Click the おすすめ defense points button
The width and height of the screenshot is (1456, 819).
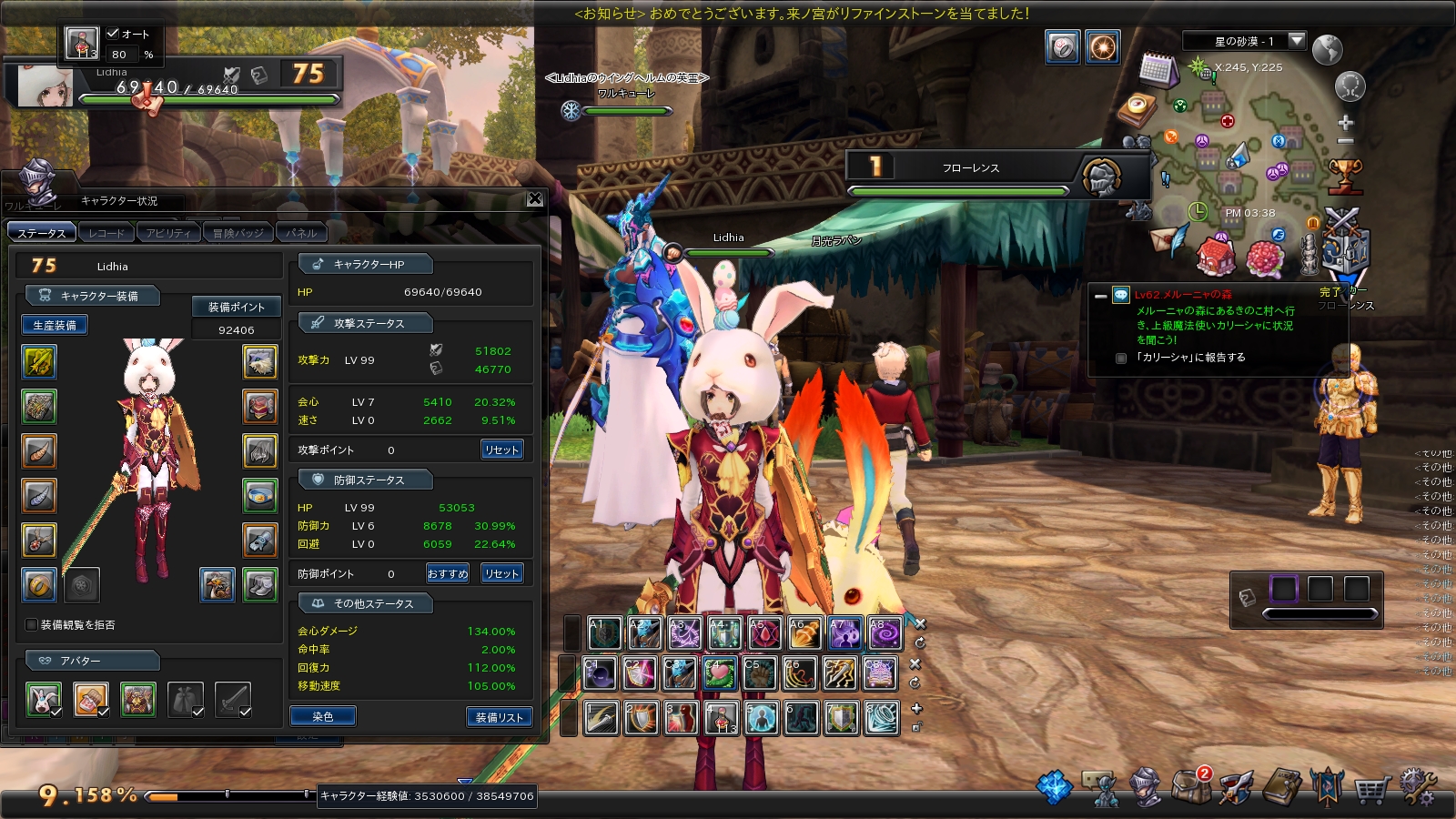coord(448,573)
